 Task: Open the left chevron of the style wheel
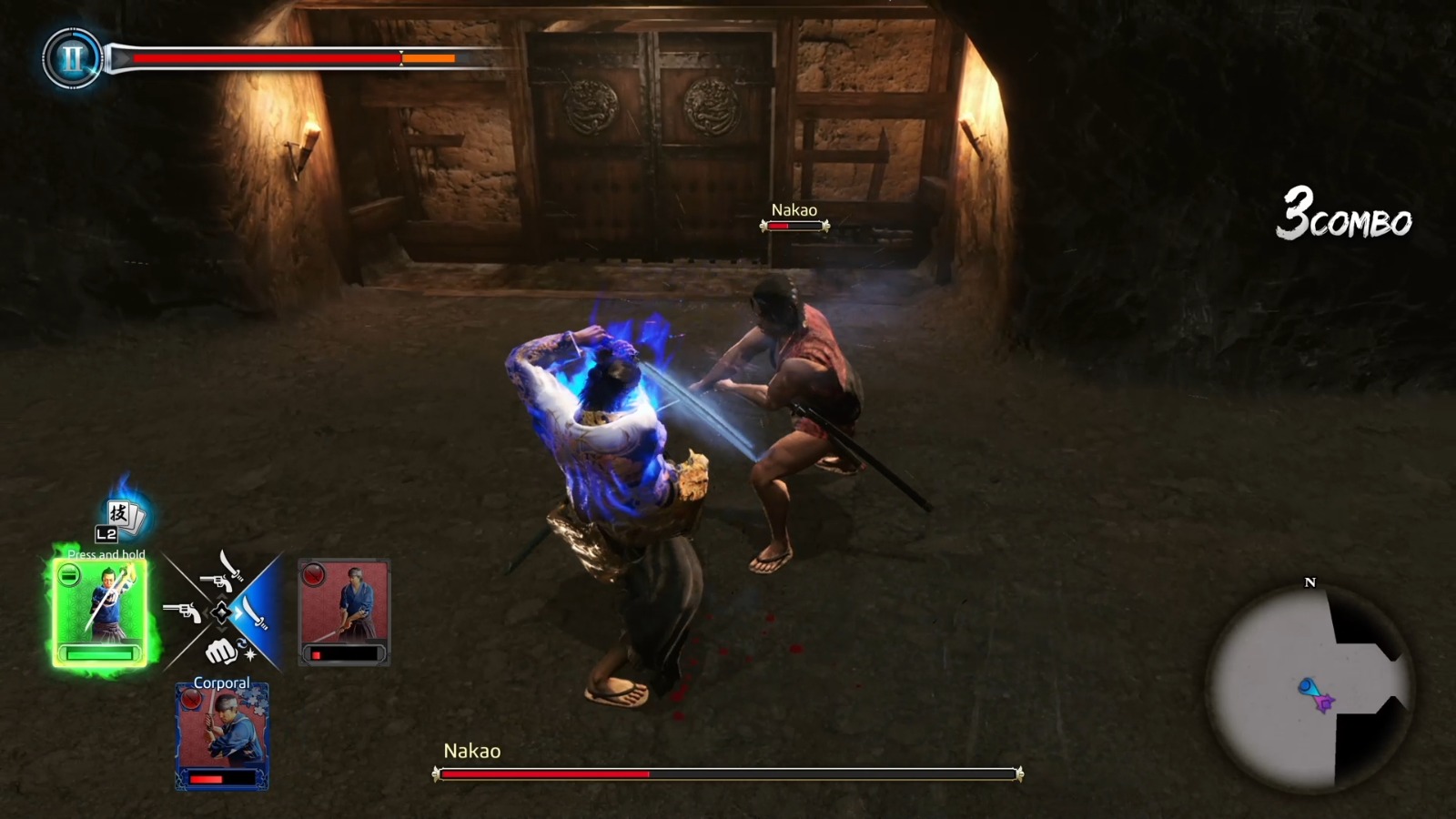tap(207, 612)
